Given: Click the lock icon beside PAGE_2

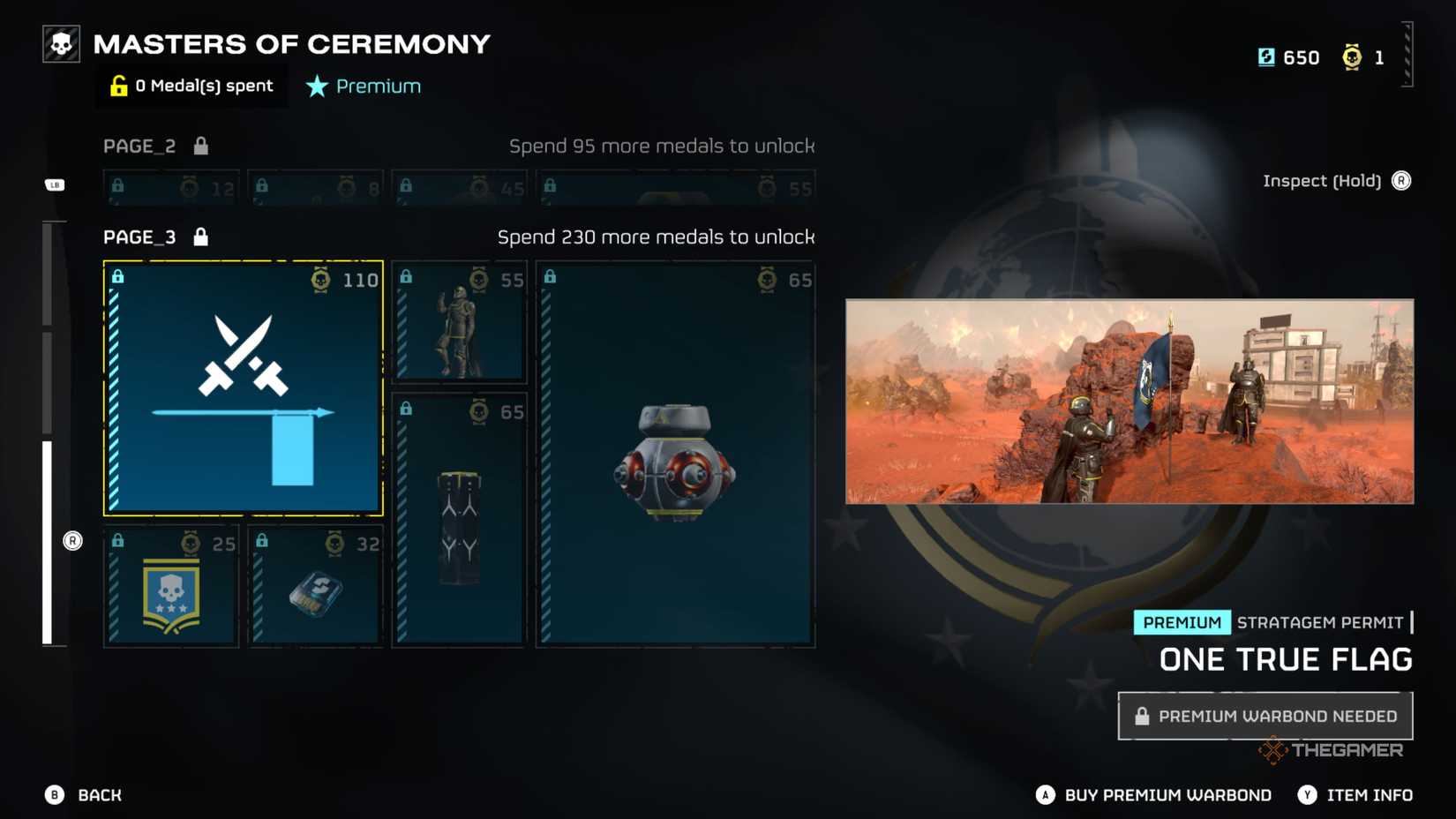Looking at the screenshot, I should point(201,146).
